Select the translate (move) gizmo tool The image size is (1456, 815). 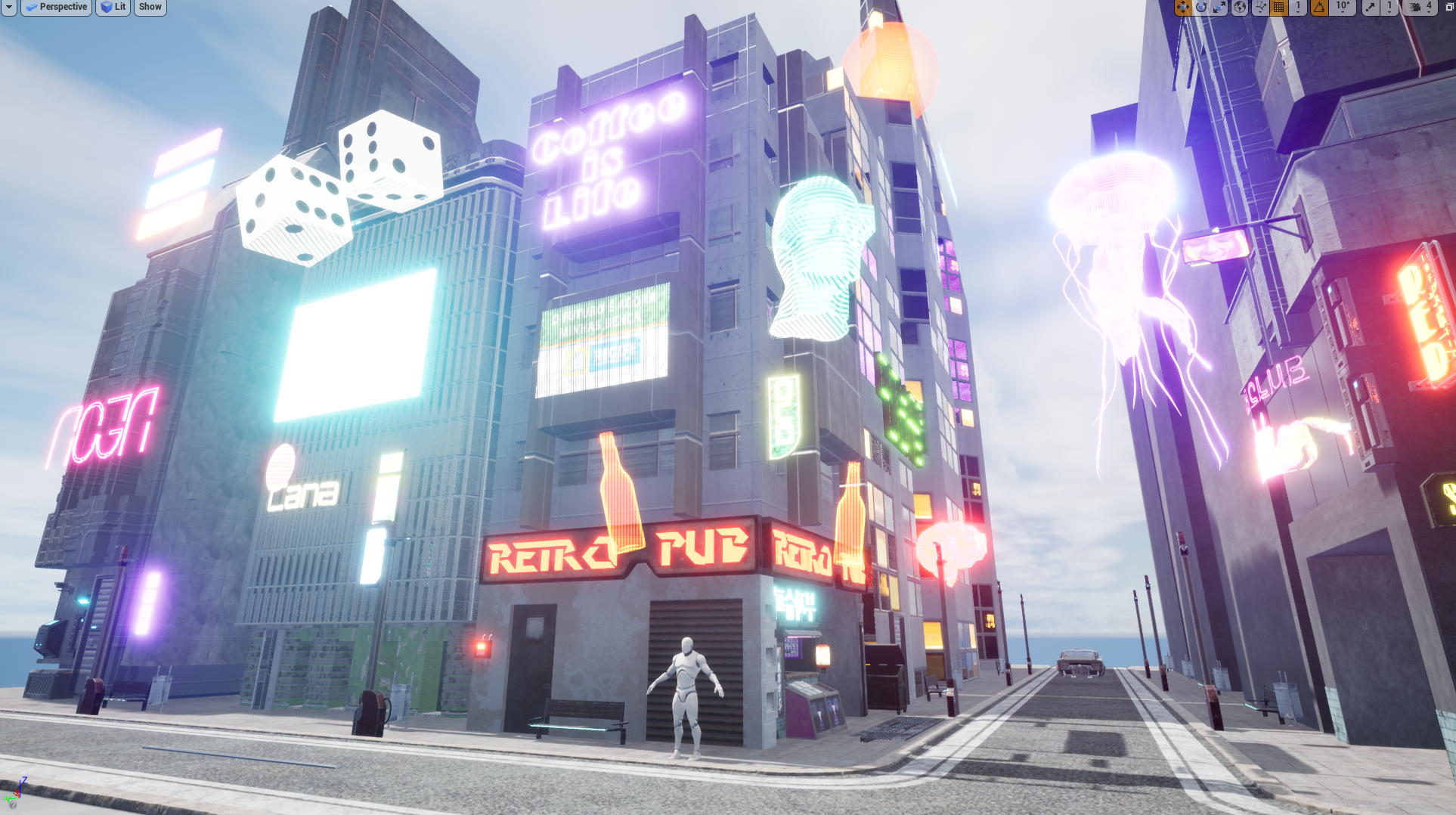click(1182, 7)
